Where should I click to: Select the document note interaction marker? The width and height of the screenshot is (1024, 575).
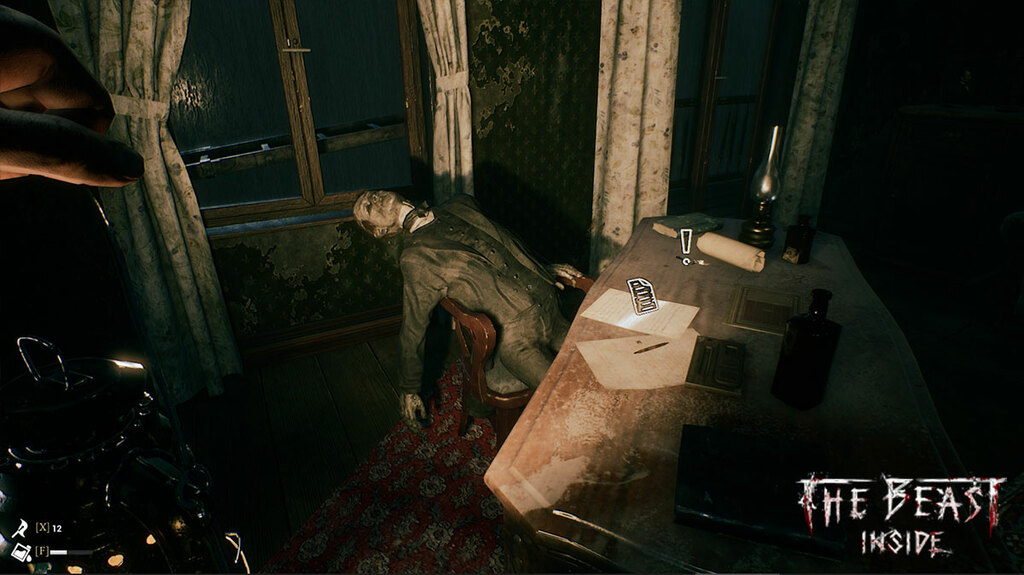click(642, 296)
